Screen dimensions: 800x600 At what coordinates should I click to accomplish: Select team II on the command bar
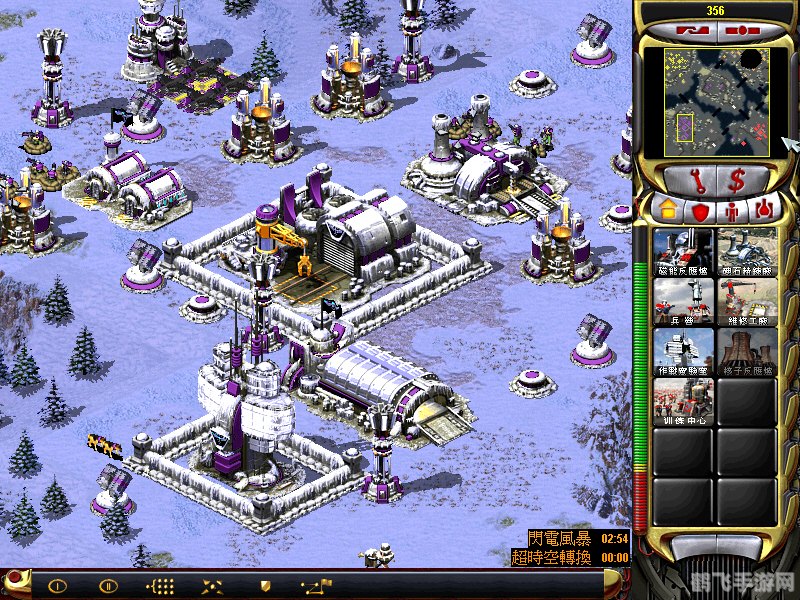(108, 586)
